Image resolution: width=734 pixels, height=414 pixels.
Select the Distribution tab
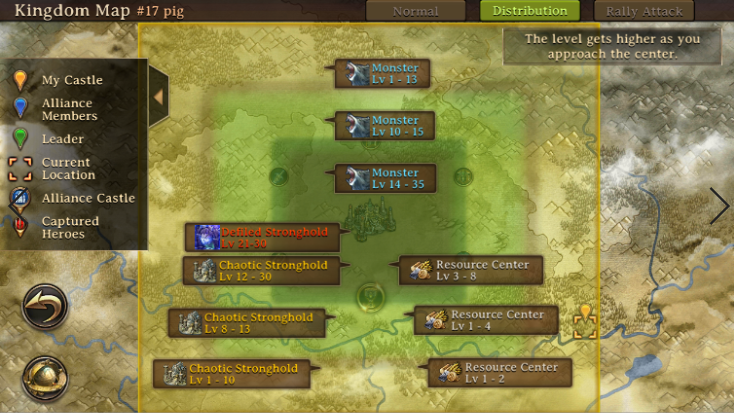point(529,11)
